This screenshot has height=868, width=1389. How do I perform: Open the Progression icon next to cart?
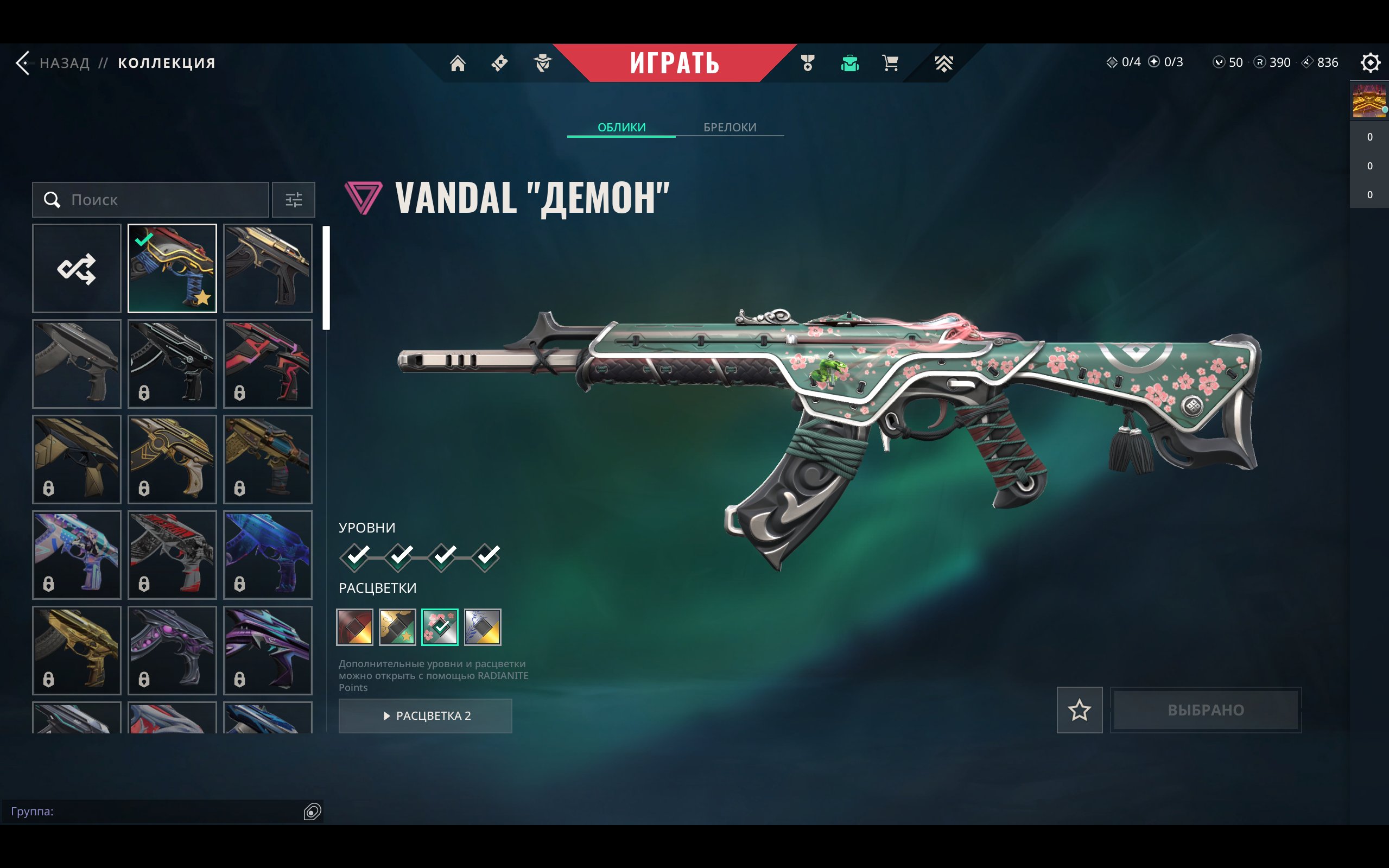943,63
